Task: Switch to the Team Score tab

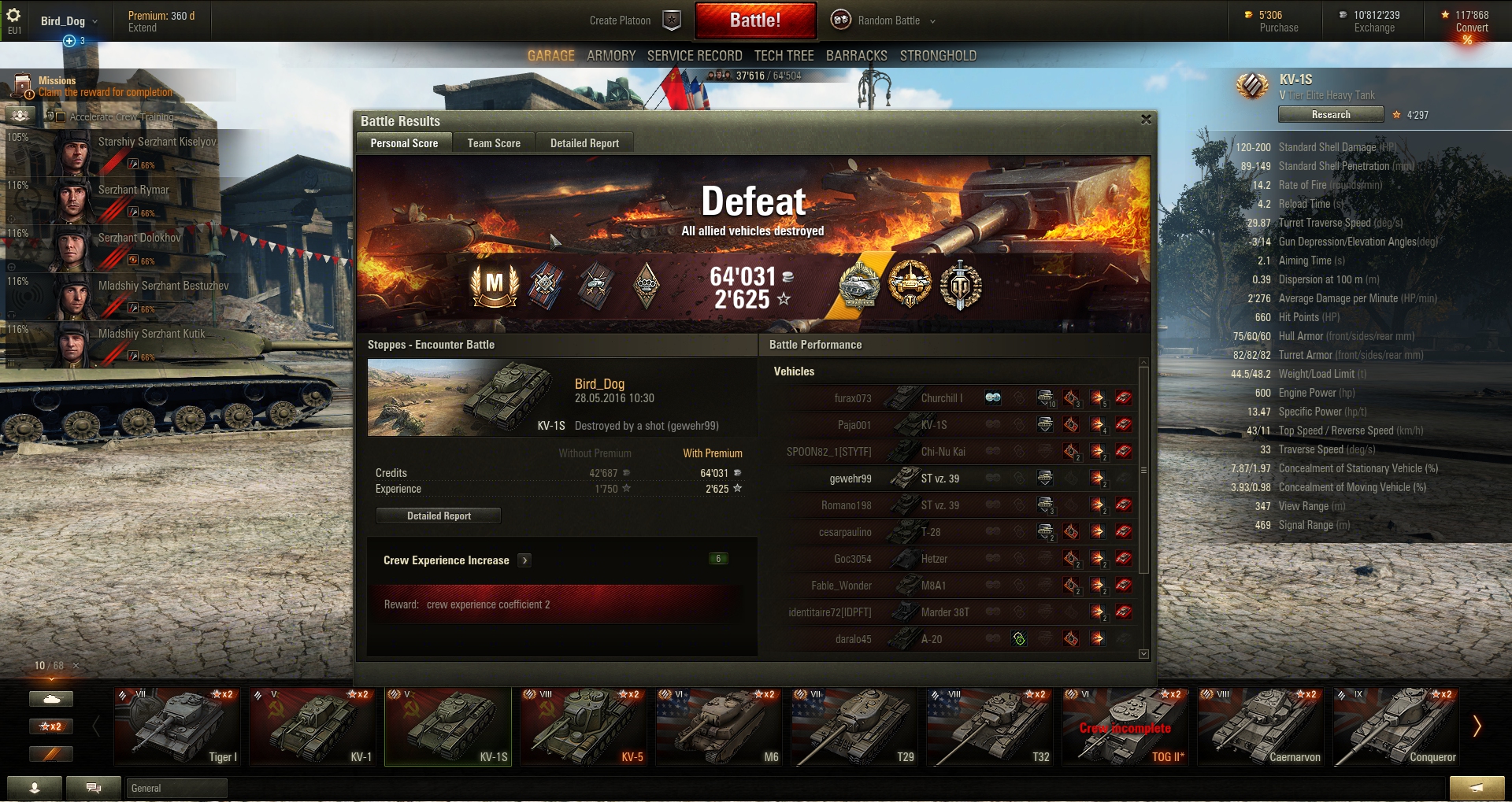Action: (x=494, y=143)
